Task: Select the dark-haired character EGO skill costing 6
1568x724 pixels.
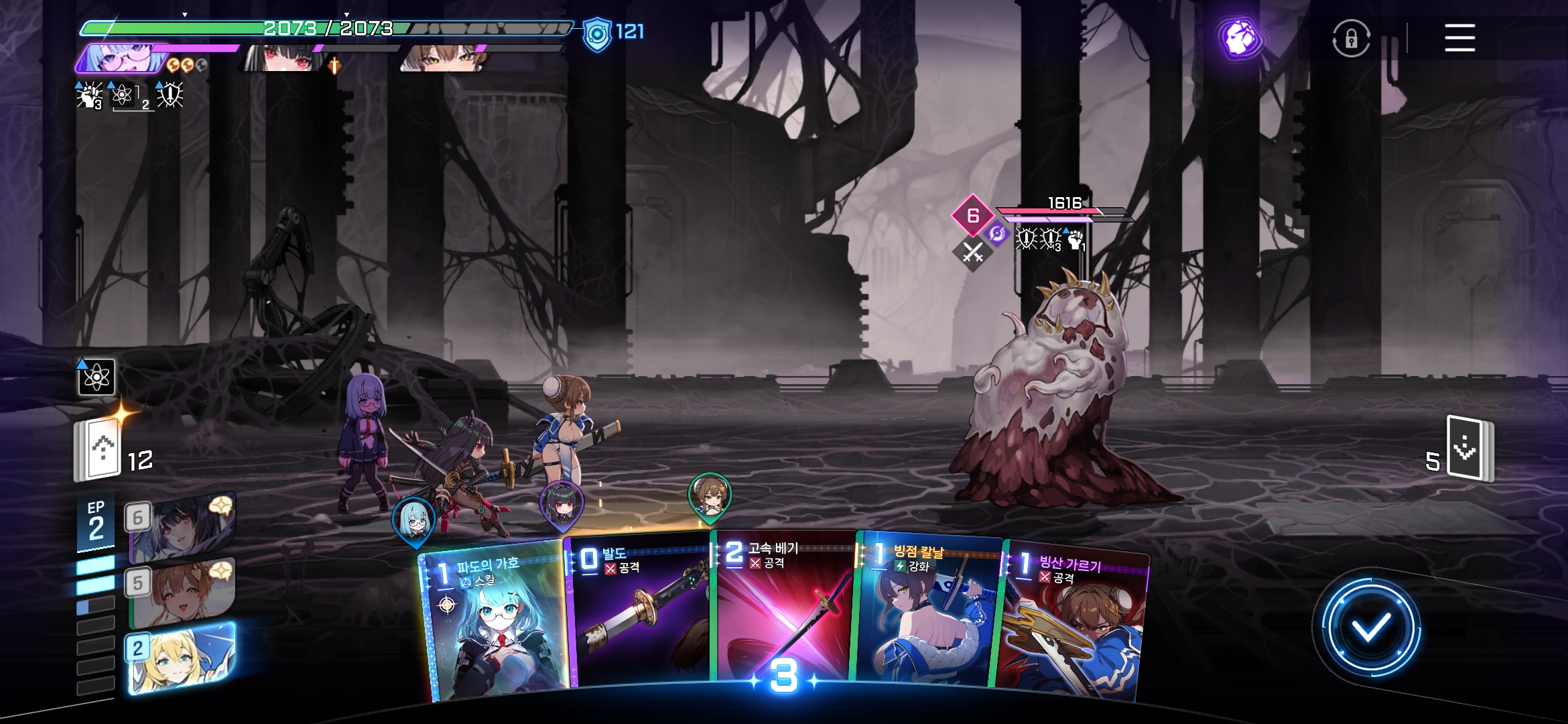Action: pyautogui.click(x=181, y=528)
